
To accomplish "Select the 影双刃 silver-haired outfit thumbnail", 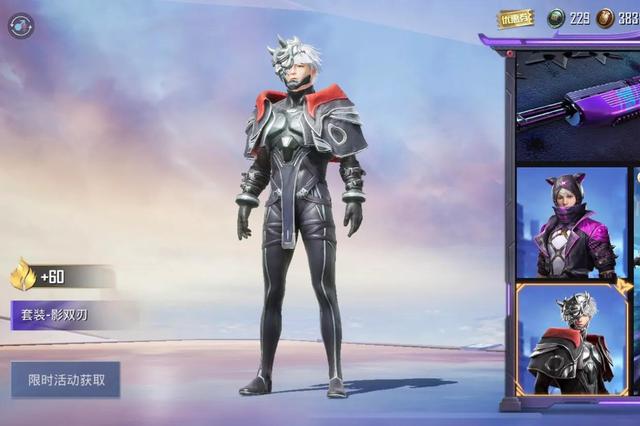I will 571,339.
